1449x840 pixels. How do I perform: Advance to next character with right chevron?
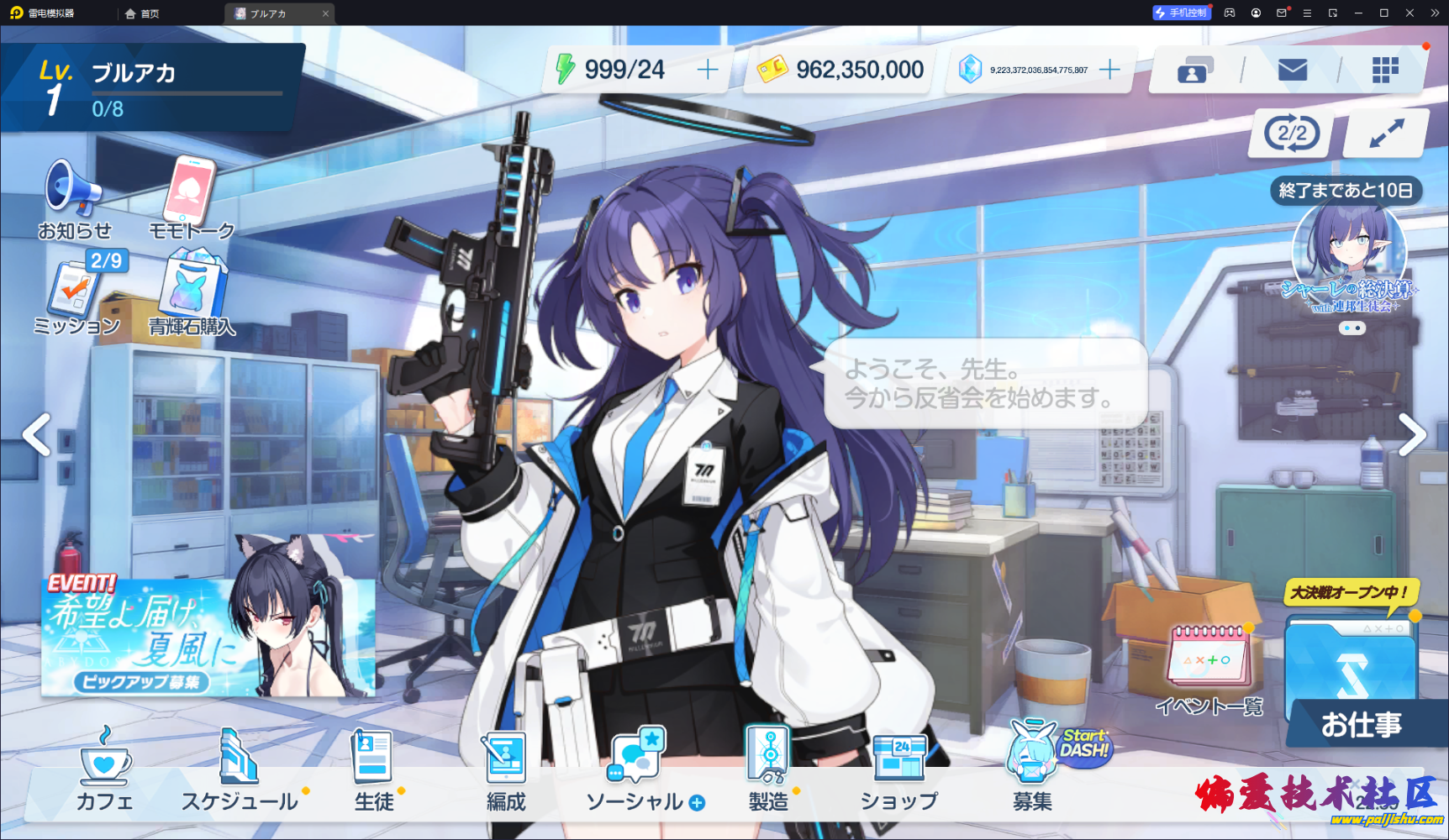pyautogui.click(x=1414, y=433)
